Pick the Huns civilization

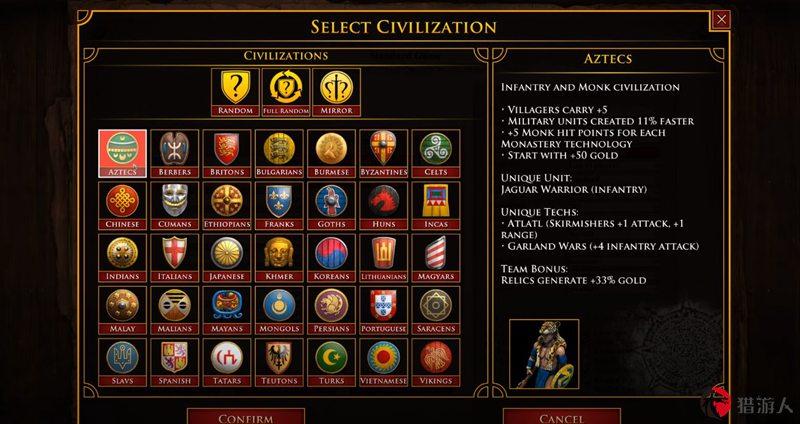pyautogui.click(x=383, y=205)
